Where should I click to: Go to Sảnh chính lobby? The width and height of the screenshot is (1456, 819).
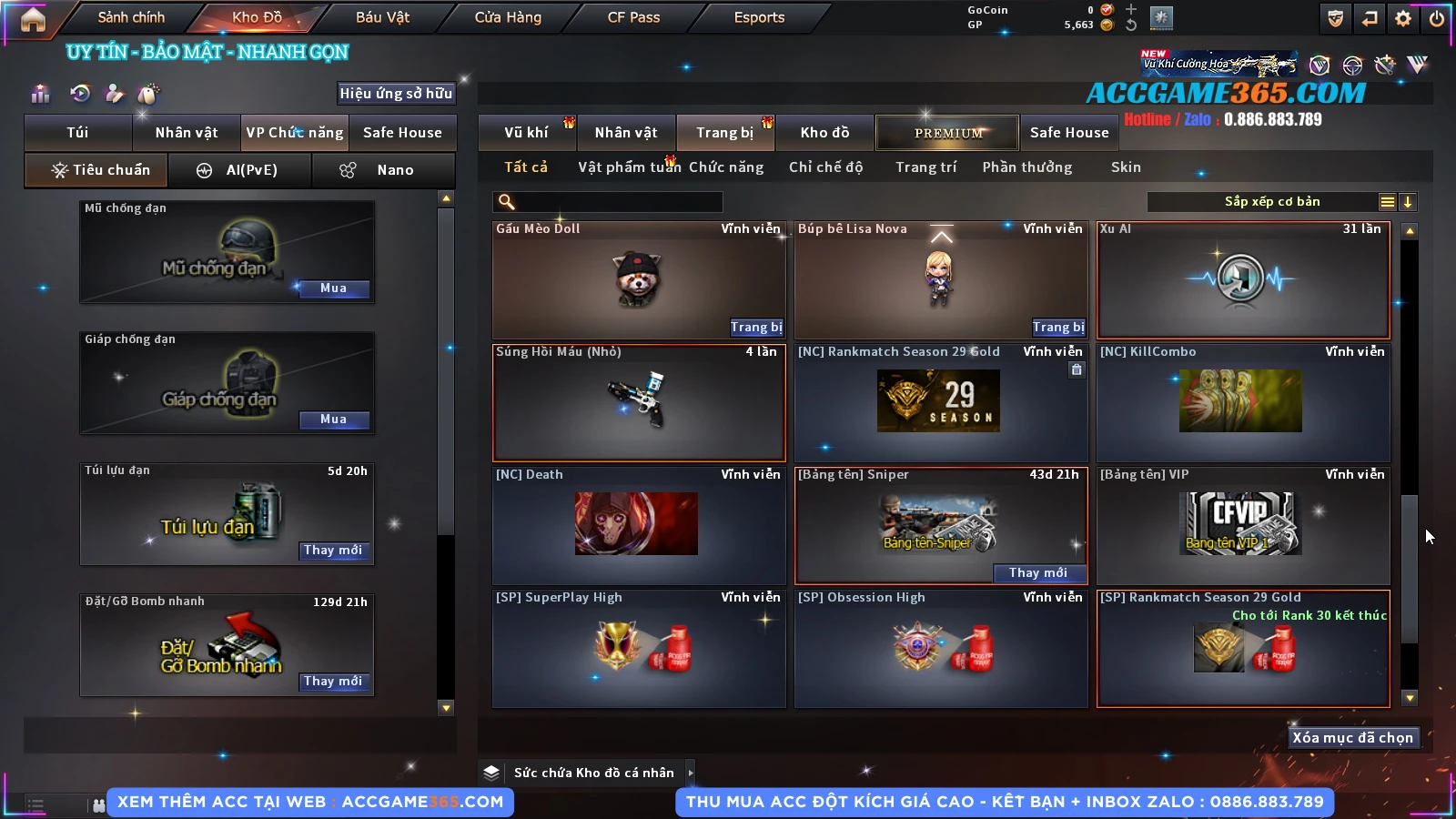131,17
